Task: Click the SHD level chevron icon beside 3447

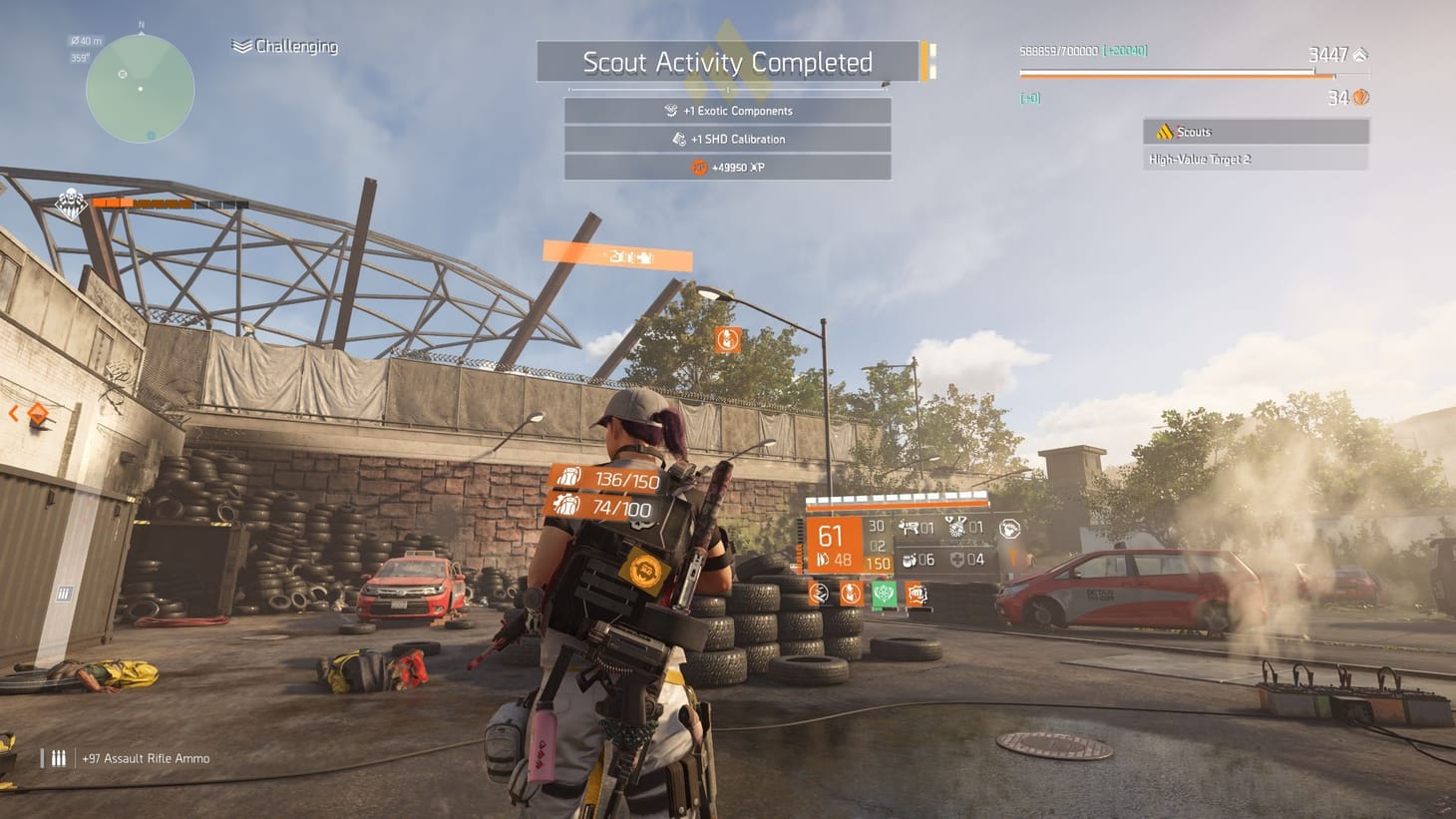Action: 1360,55
